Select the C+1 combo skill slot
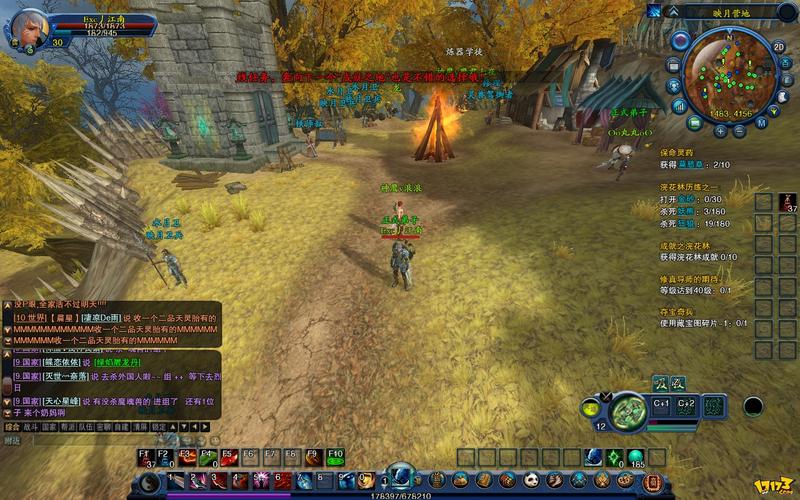This screenshot has width=800, height=500. coord(660,405)
